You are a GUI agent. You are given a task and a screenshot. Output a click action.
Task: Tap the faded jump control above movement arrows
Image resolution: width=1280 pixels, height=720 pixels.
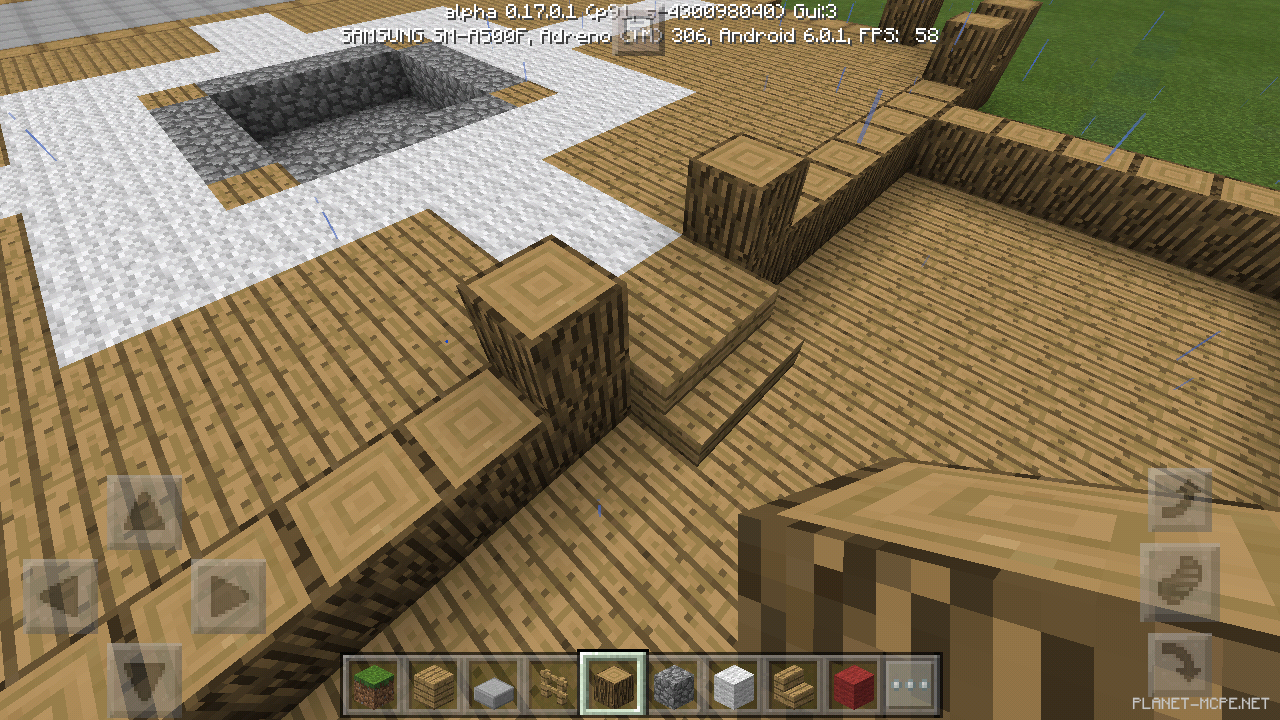145,510
